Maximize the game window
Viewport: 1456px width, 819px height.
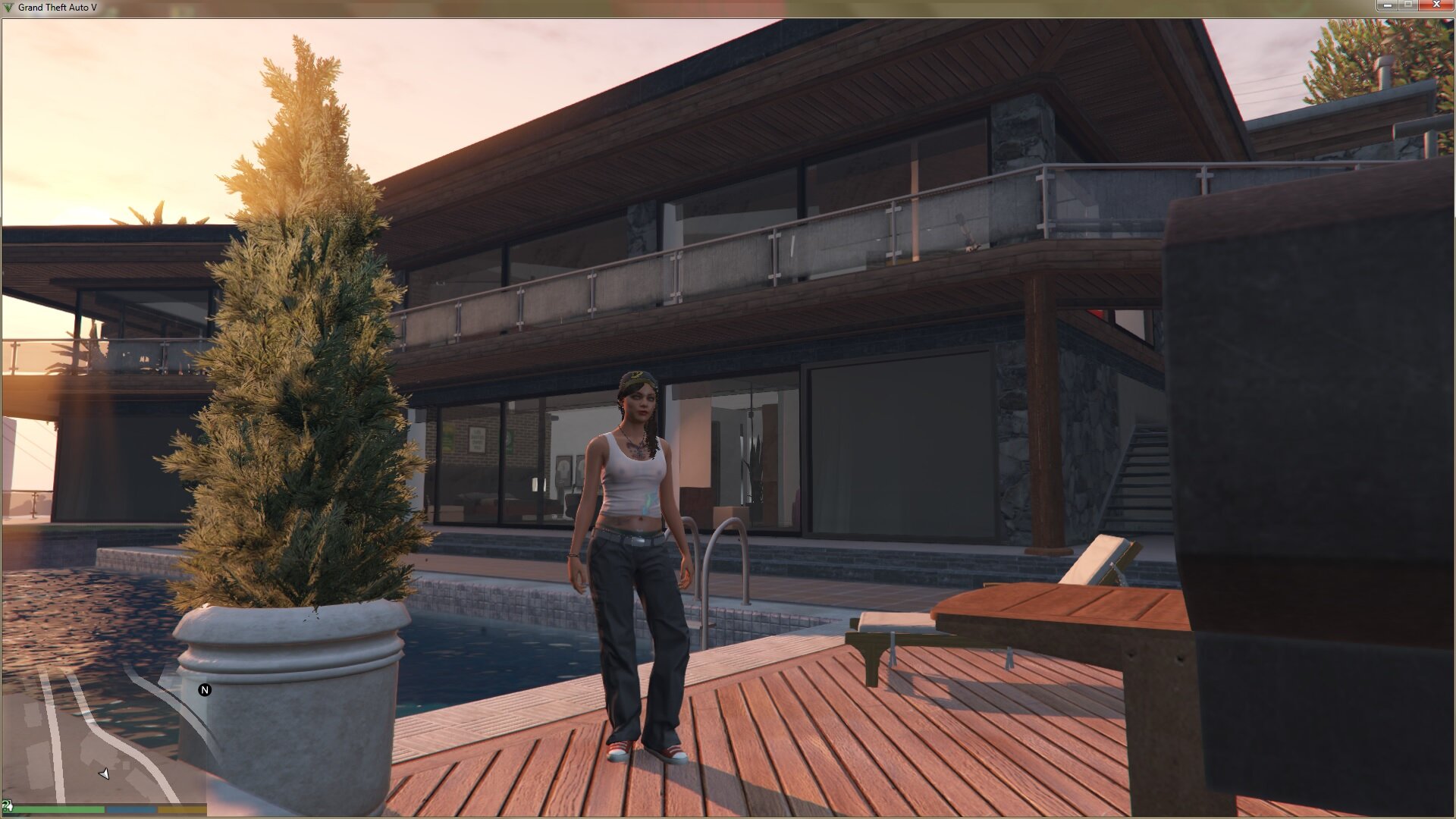pyautogui.click(x=1408, y=6)
